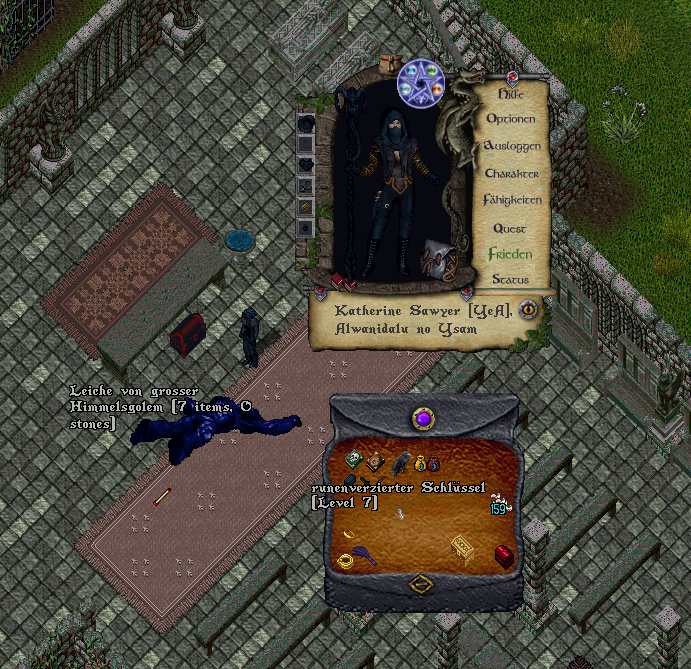Toggle the green Frieden peace mode
Viewport: 691px width, 669px height.
pos(510,254)
